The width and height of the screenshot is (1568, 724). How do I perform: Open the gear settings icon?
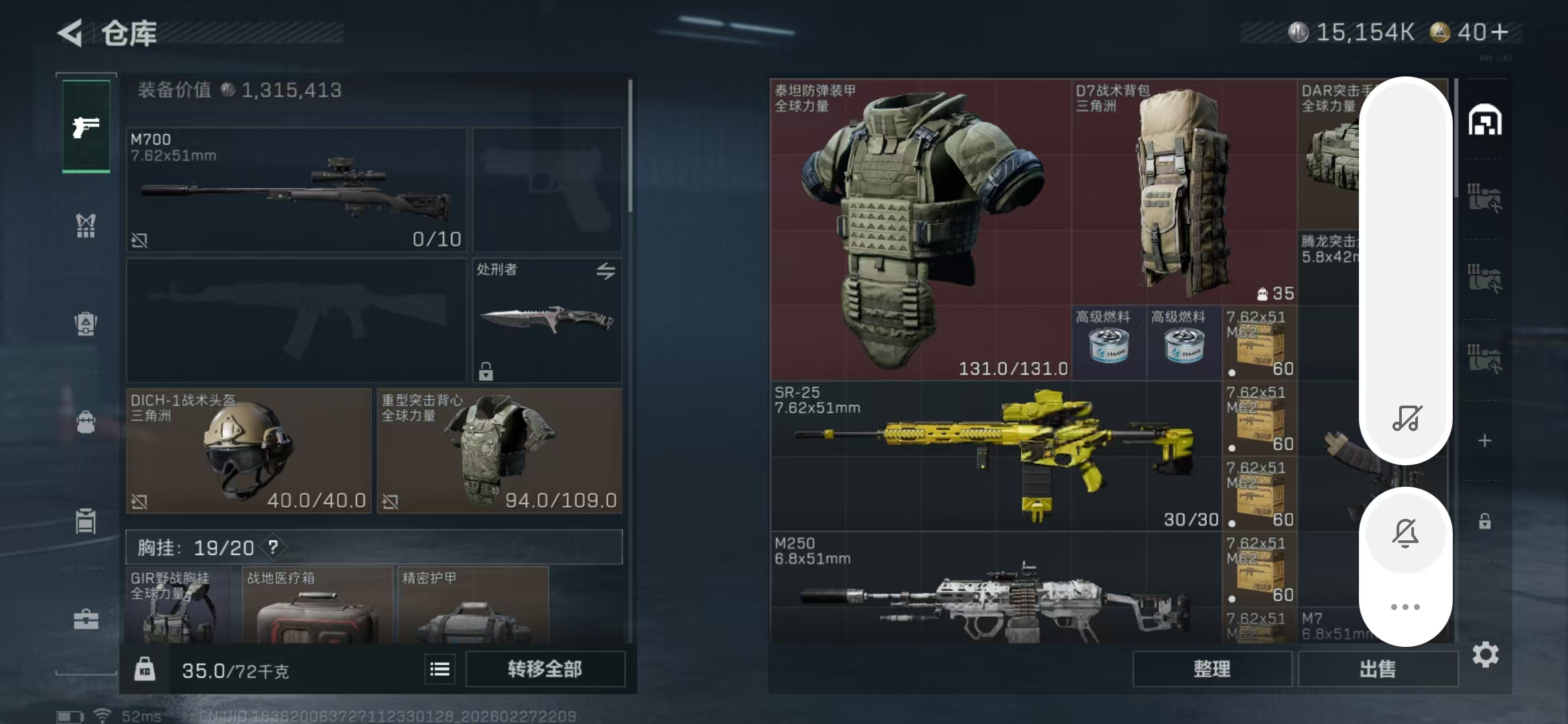(1485, 655)
